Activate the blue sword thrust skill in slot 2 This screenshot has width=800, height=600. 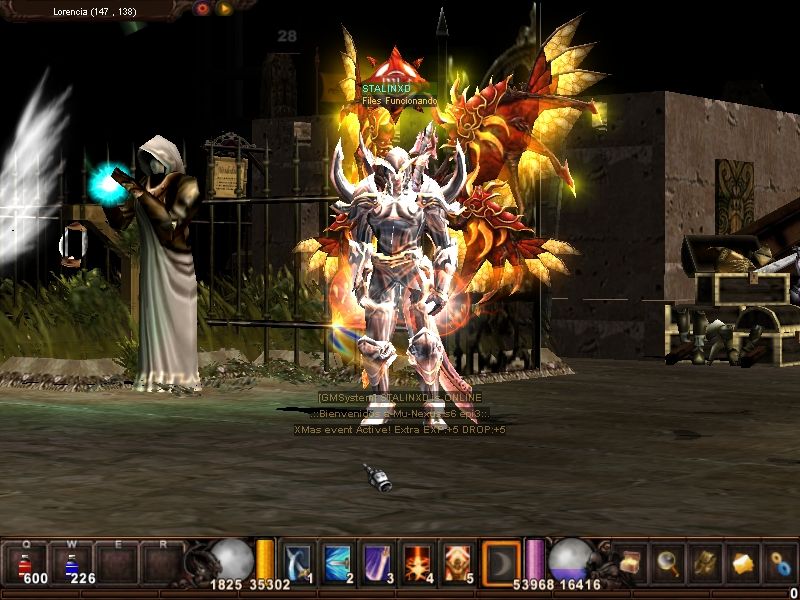(336, 561)
